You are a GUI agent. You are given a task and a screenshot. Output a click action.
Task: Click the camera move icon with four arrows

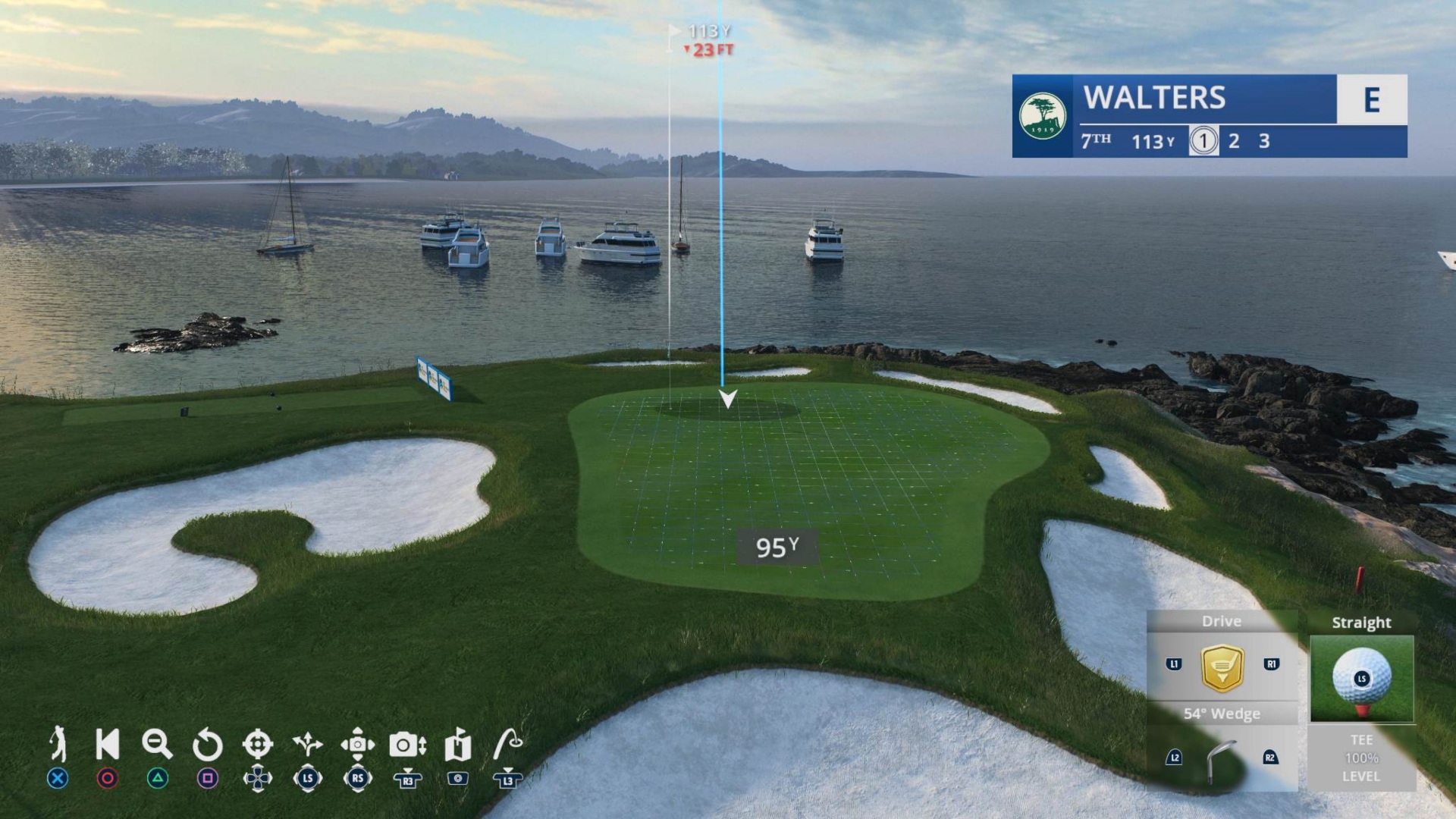(x=357, y=744)
